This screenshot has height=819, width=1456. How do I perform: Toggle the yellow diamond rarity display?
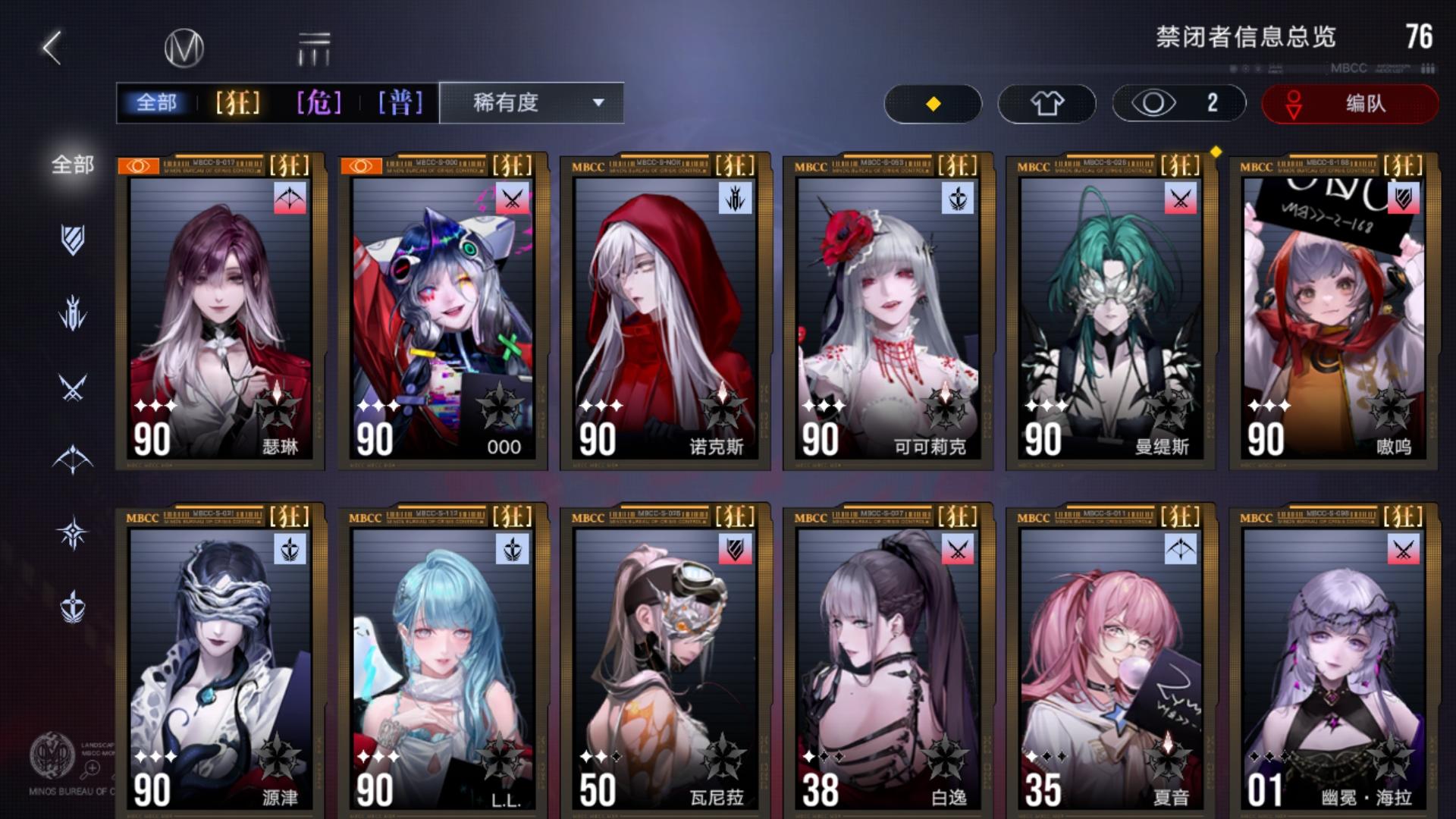(934, 103)
